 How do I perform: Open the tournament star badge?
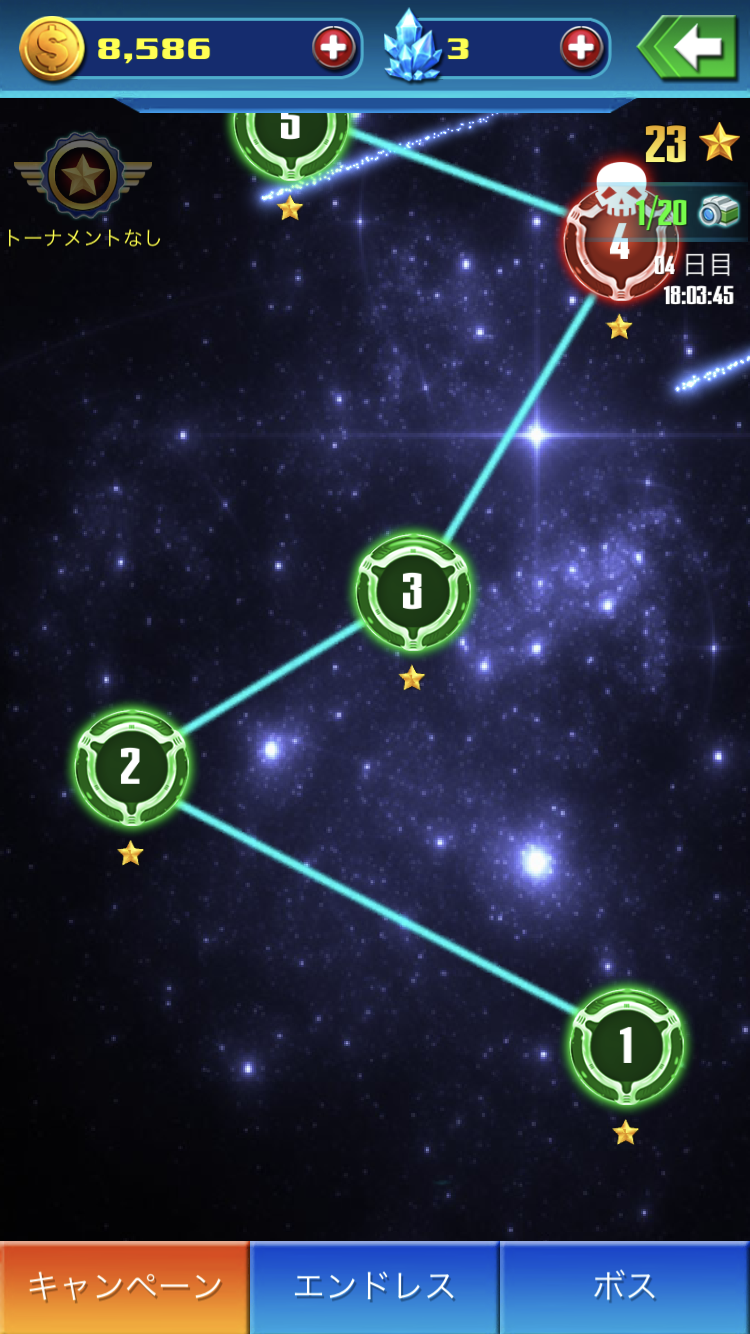(82, 177)
